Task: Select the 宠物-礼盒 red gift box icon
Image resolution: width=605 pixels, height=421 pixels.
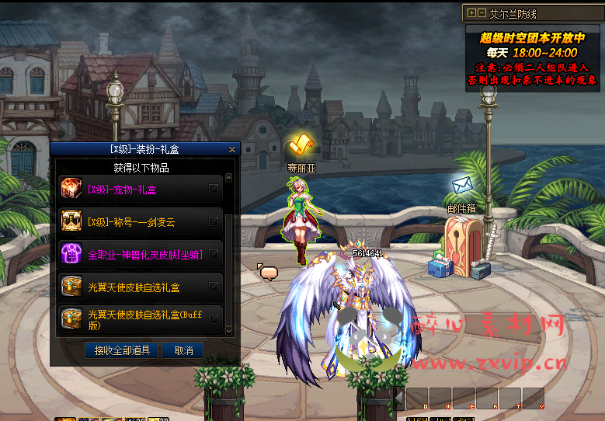Action: pos(72,188)
